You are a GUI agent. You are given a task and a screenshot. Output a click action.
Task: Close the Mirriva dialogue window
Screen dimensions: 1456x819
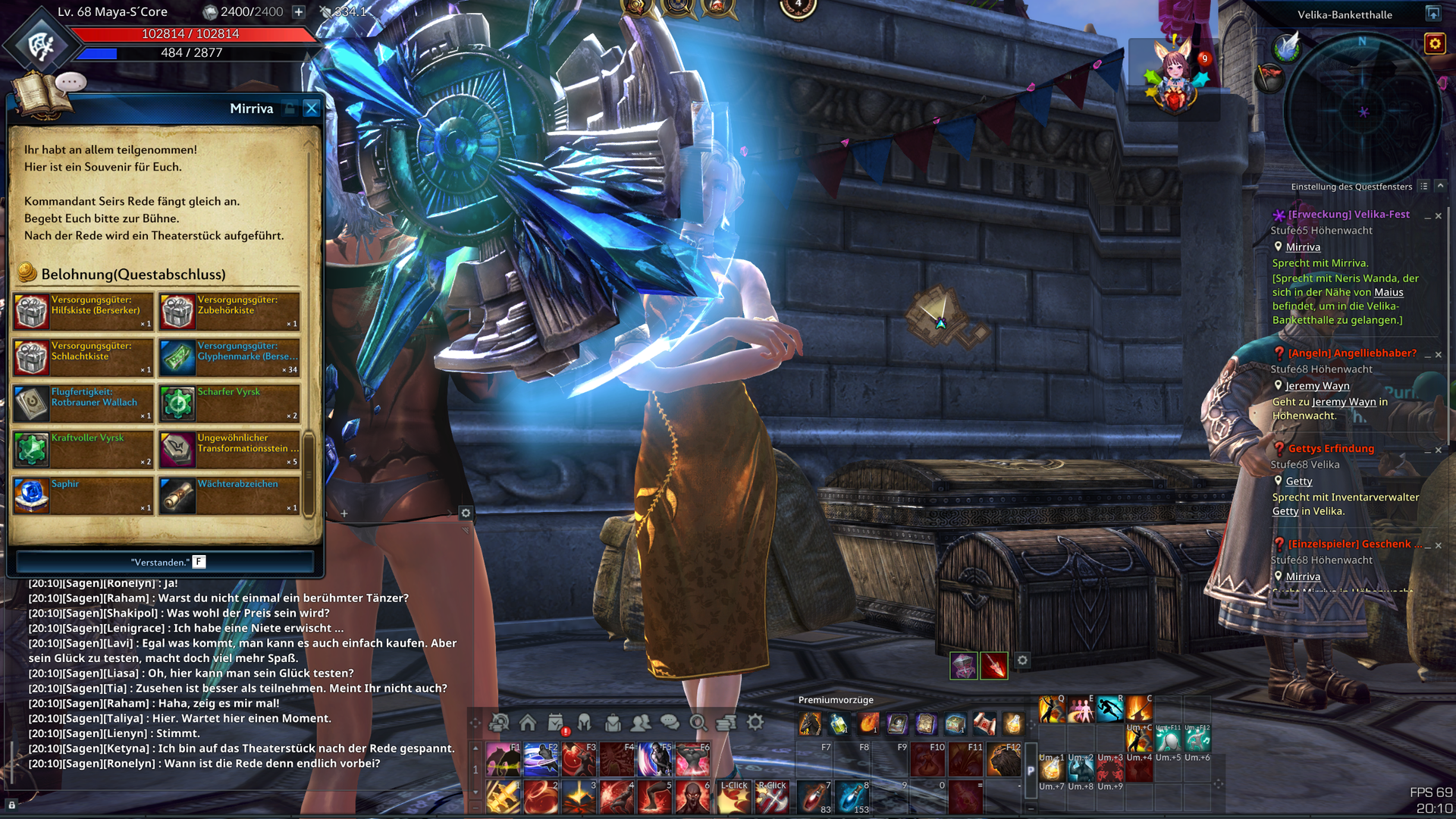click(311, 108)
